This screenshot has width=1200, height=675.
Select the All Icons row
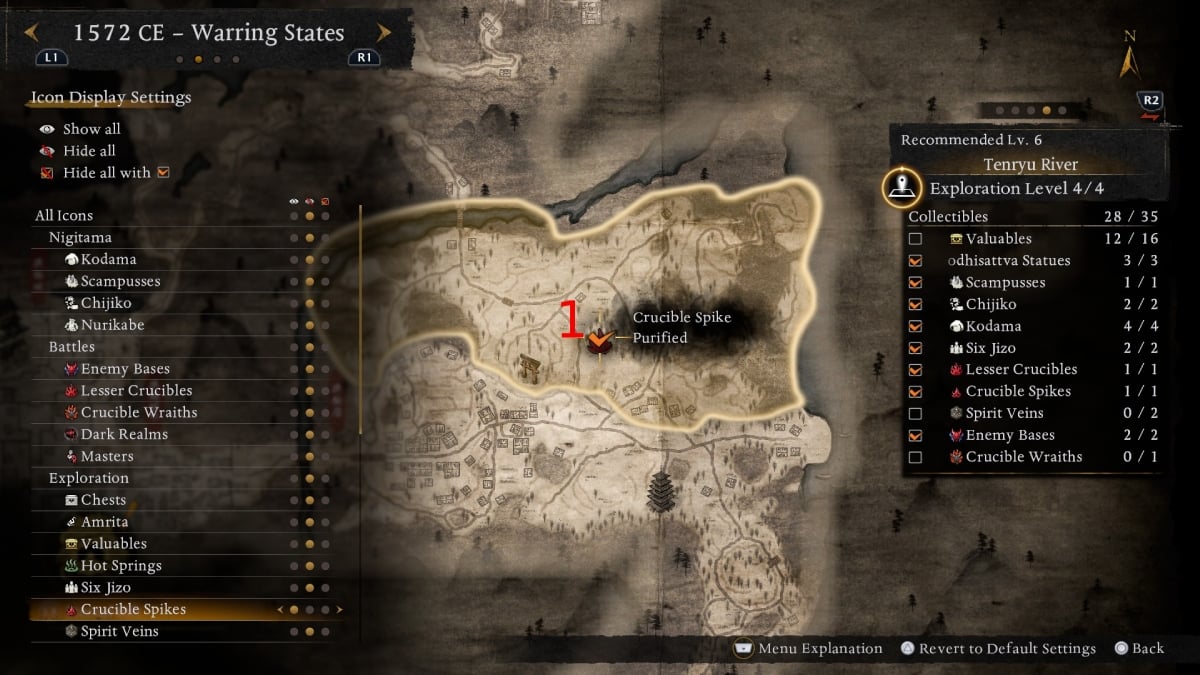64,215
